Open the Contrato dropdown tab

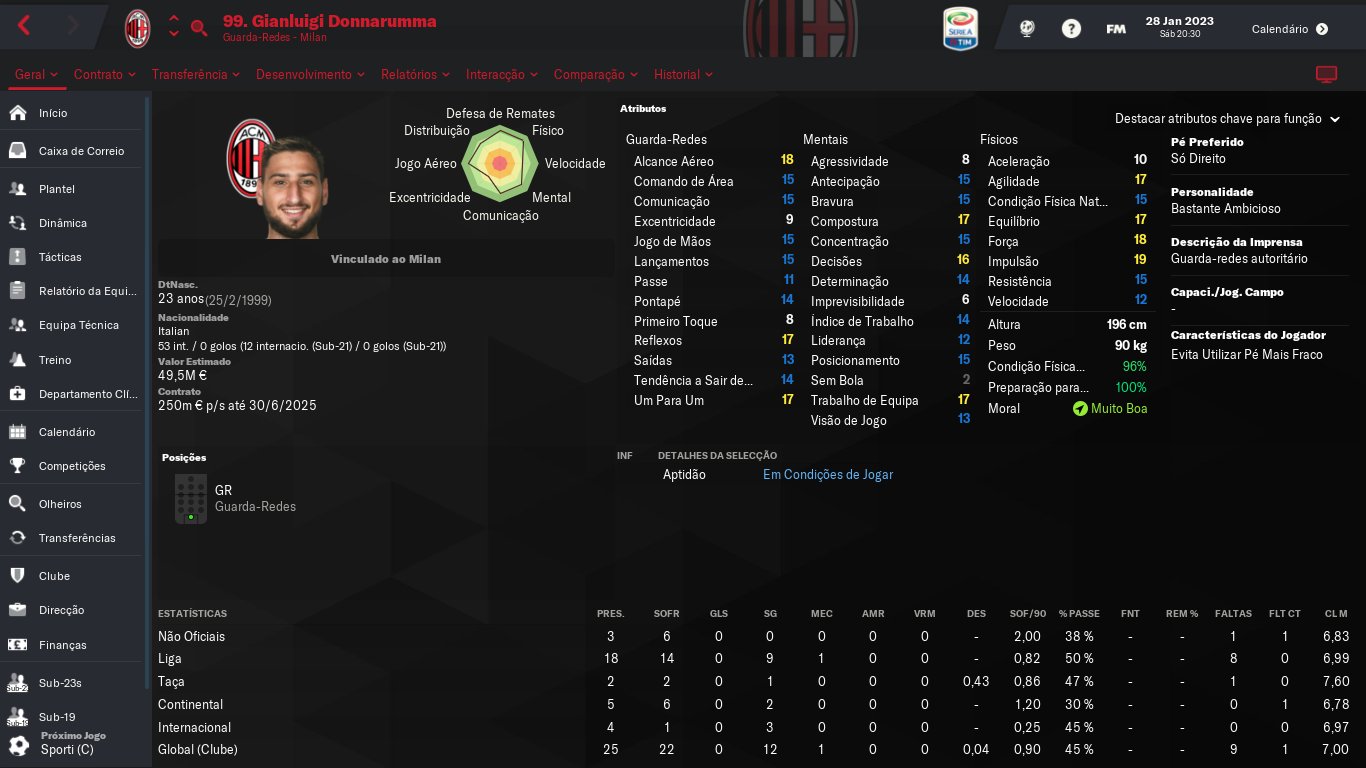[x=105, y=75]
